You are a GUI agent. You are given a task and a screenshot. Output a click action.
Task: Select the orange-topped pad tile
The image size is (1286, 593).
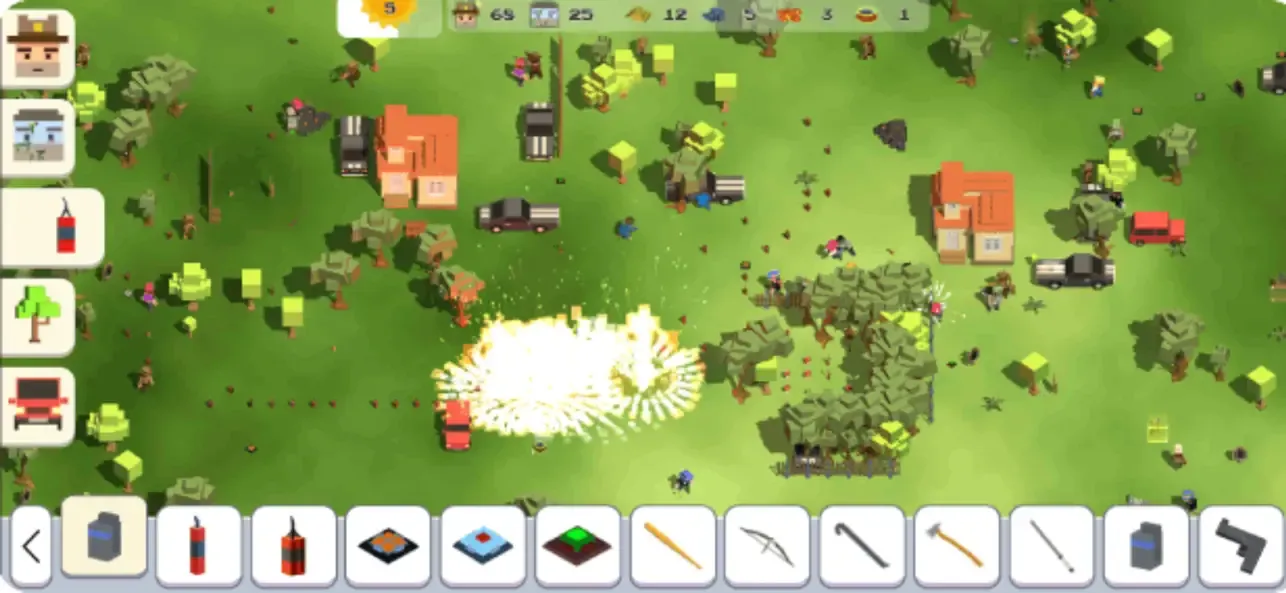coord(388,547)
